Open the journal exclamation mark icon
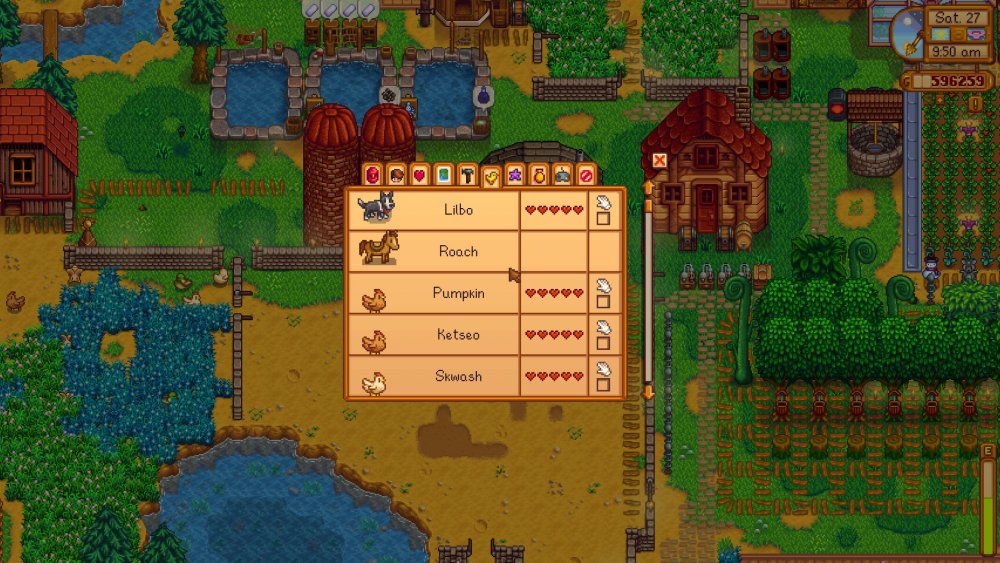Screen dimensions: 1000x563 click(975, 103)
